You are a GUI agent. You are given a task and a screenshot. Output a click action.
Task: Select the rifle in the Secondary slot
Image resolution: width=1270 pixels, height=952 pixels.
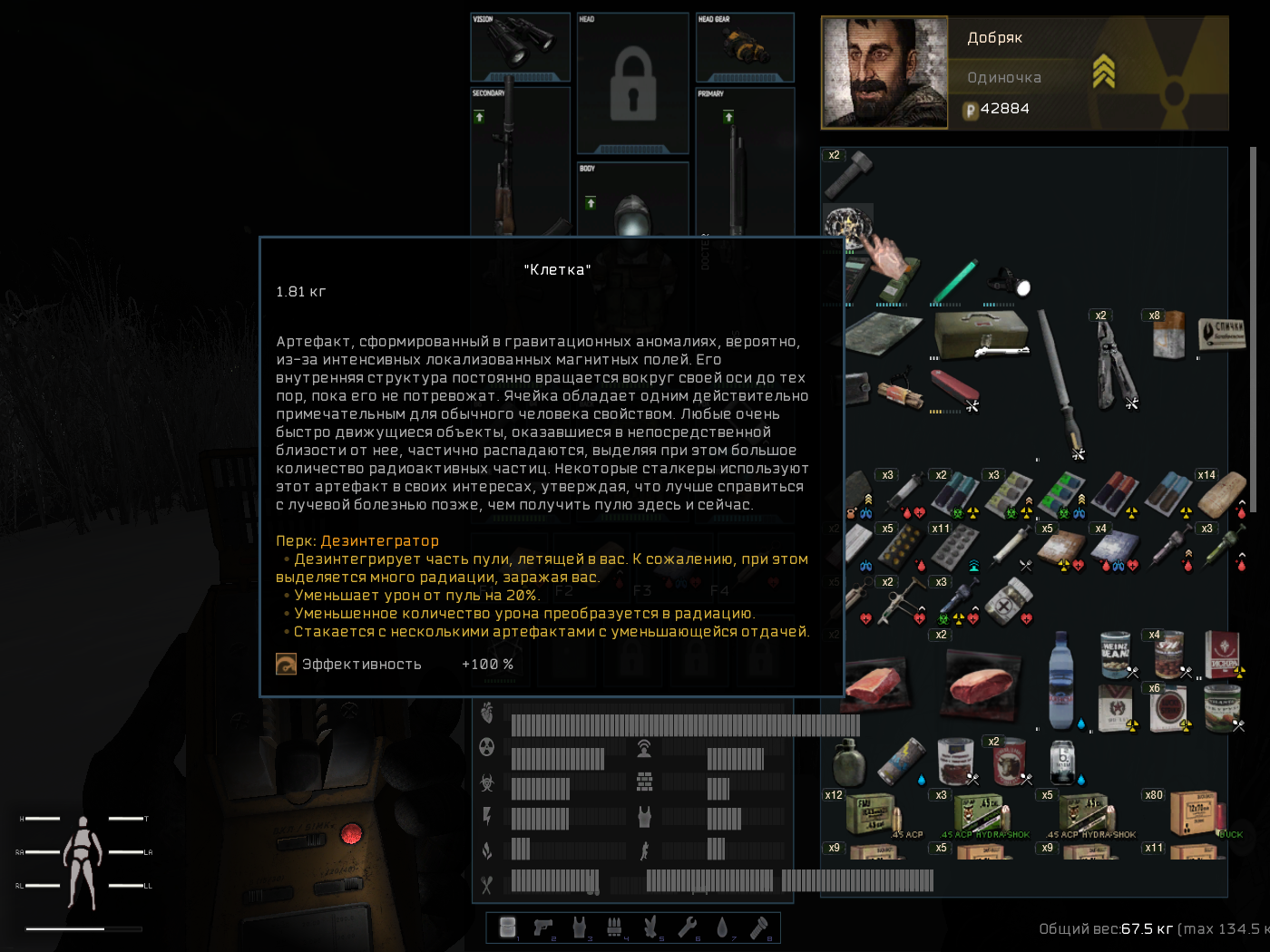[506, 163]
